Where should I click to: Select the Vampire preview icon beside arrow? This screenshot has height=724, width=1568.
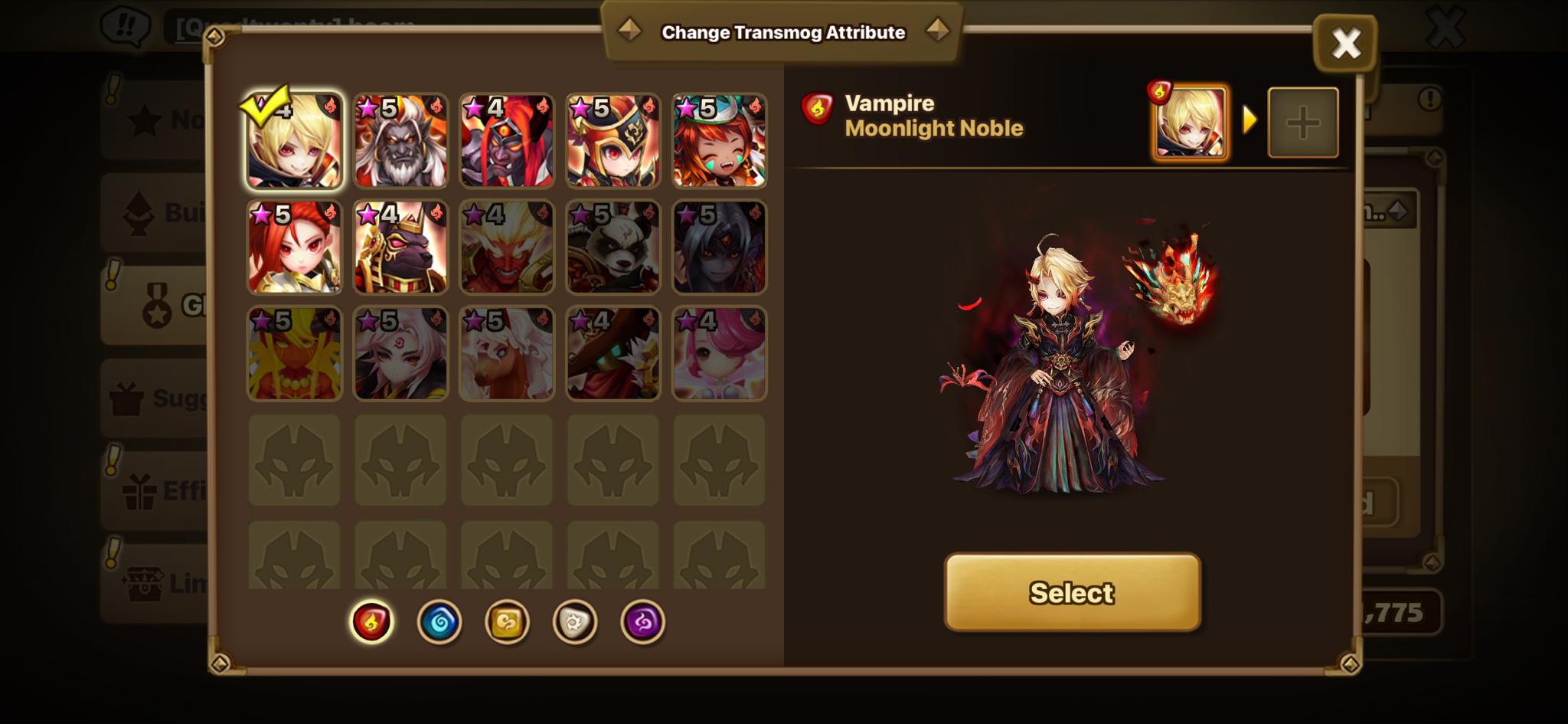(1190, 123)
